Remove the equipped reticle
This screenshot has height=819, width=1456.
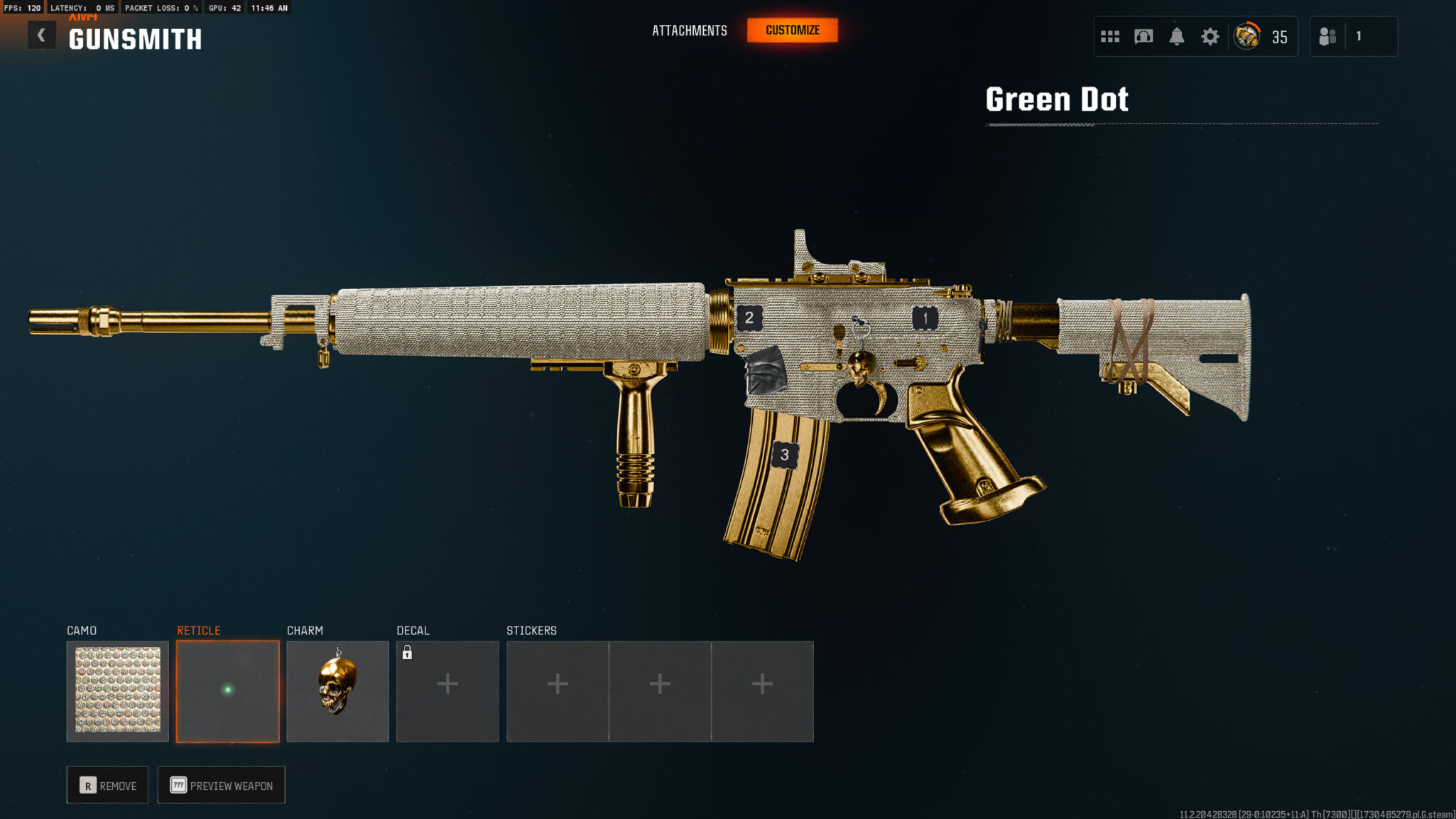coord(107,785)
